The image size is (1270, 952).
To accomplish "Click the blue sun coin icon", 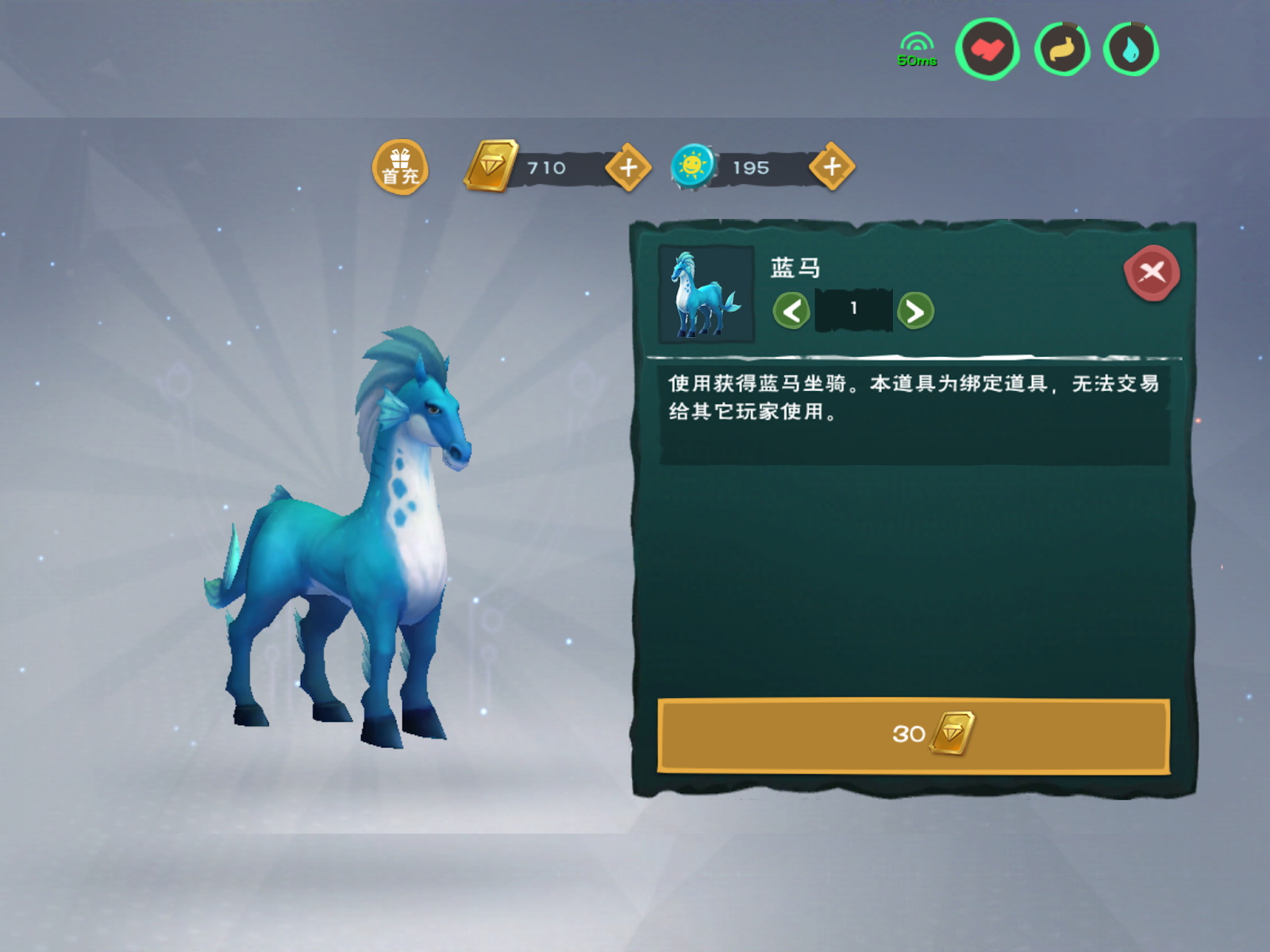I will click(695, 167).
